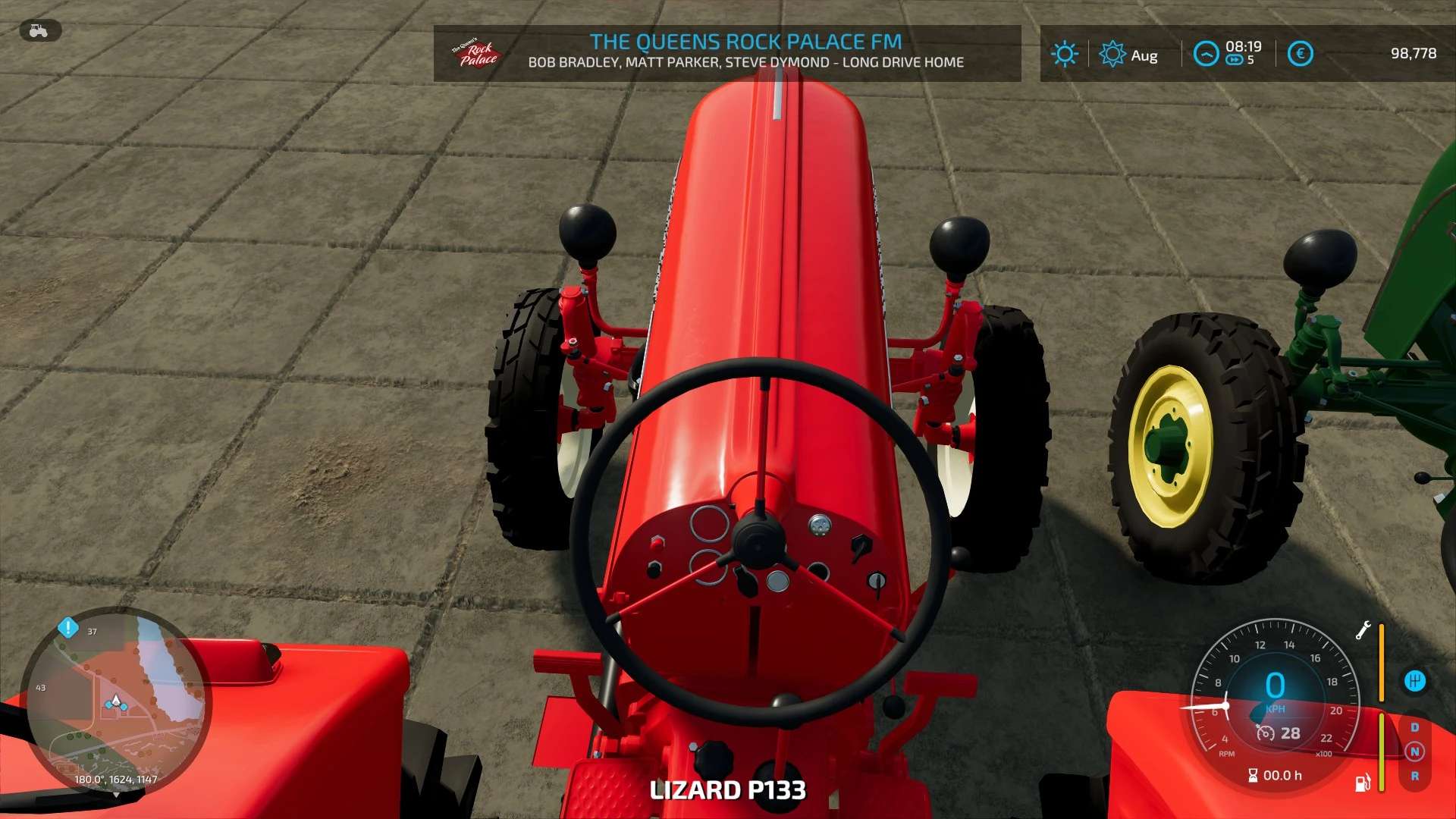Click the wrench damage indicator
This screenshot has width=1456, height=819.
[x=1363, y=630]
